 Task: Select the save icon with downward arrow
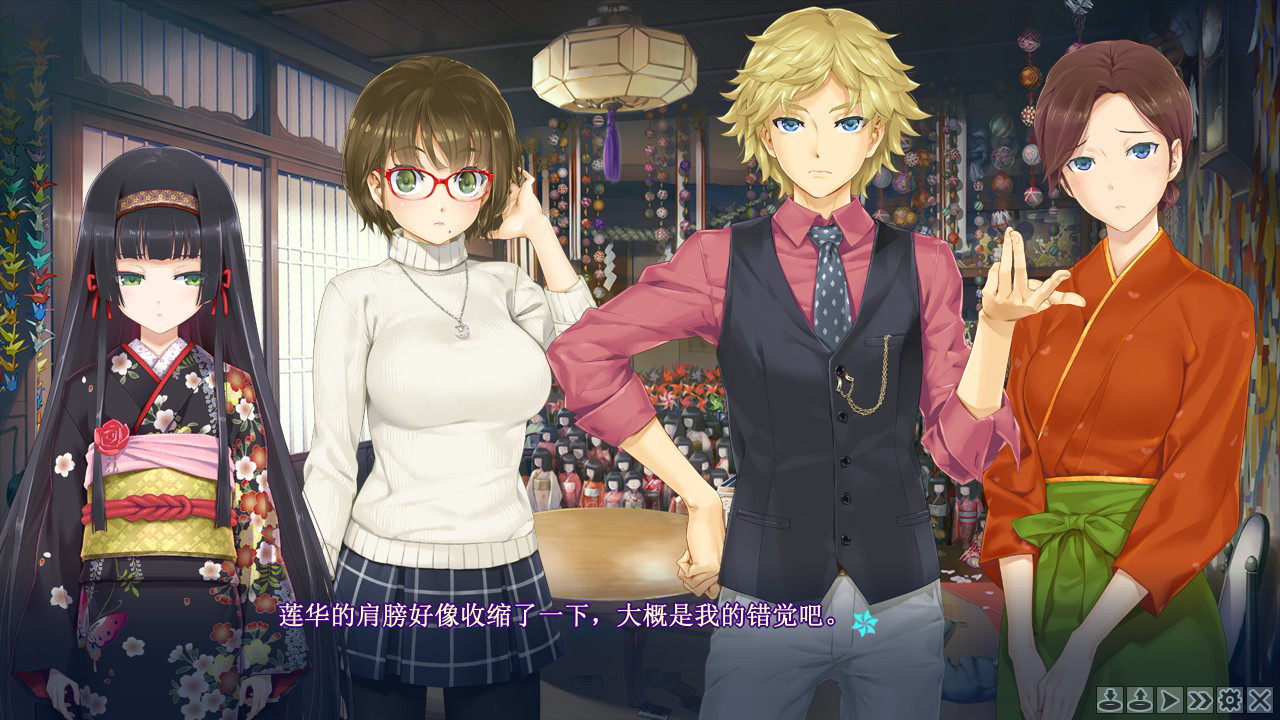pyautogui.click(x=1110, y=700)
